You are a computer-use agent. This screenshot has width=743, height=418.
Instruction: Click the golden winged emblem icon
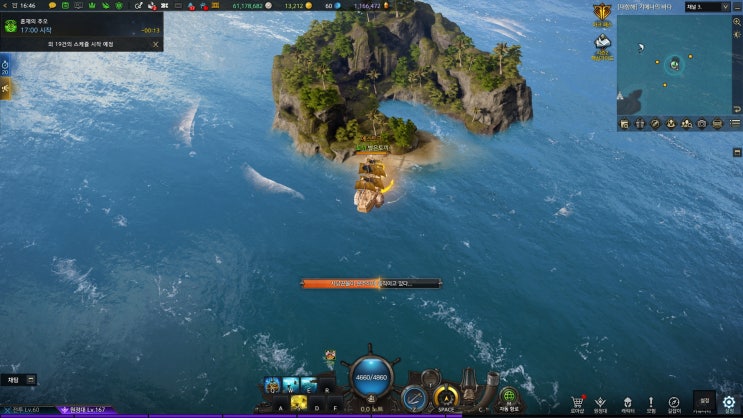(602, 13)
